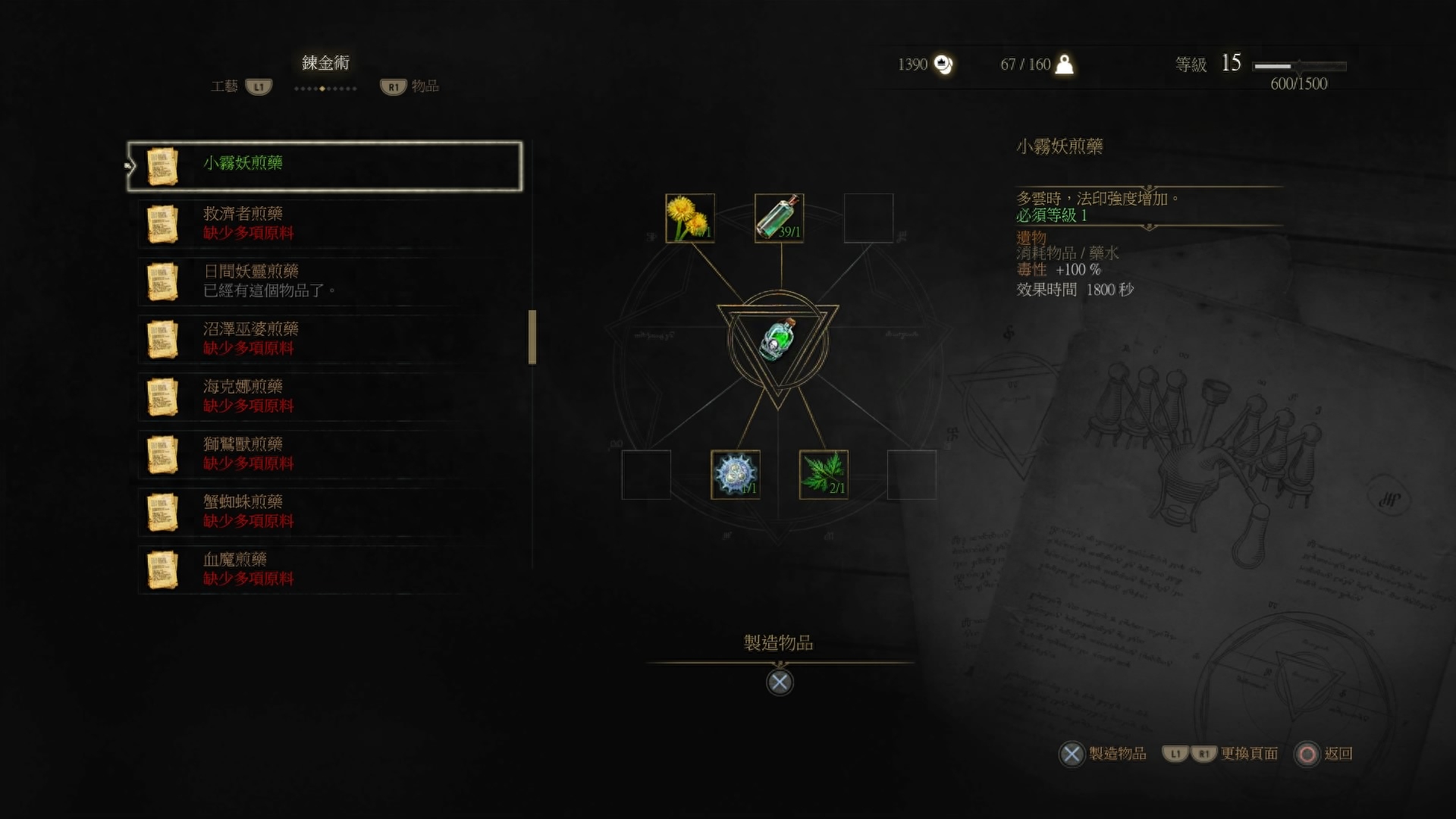Click the coin currency icon next to 1390
This screenshot has width=1456, height=819.
click(943, 64)
